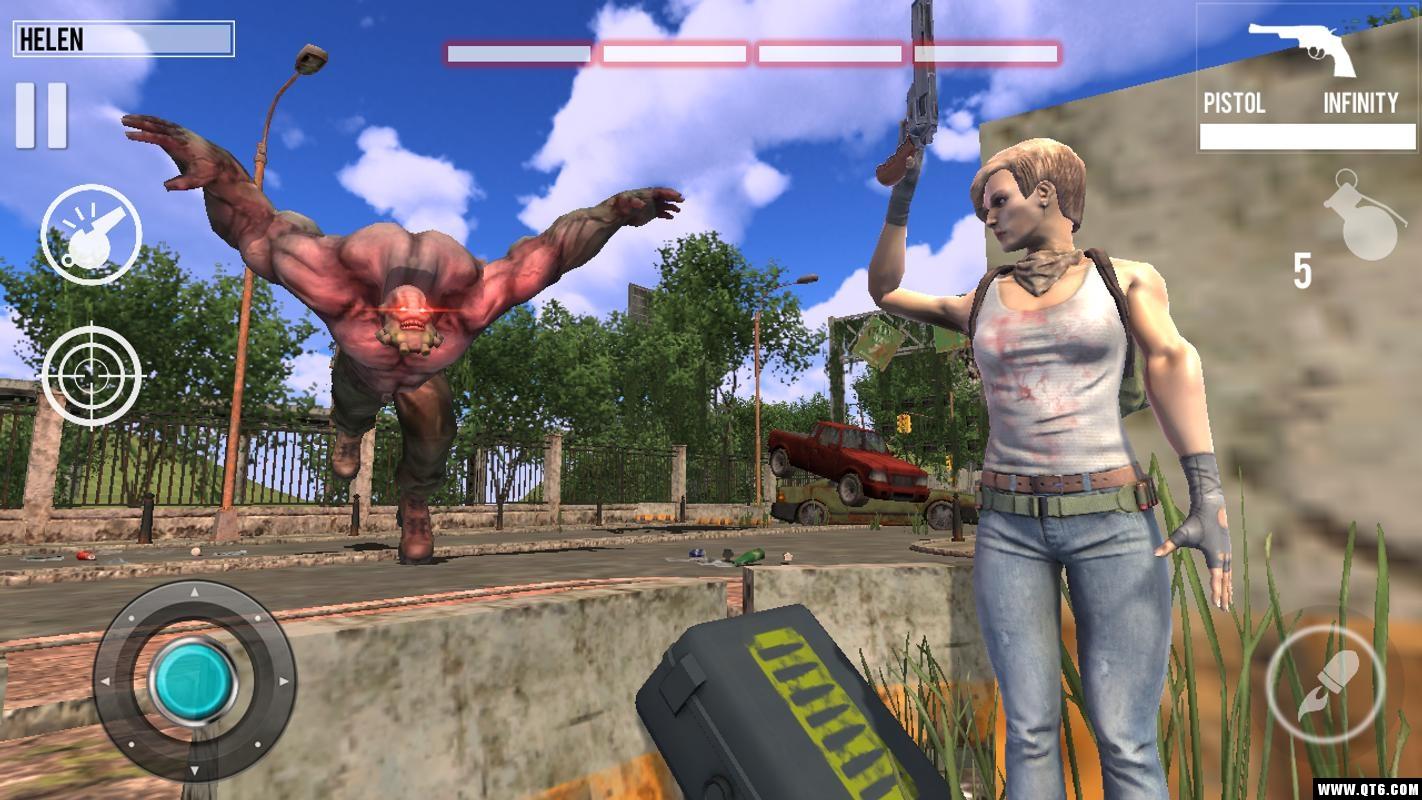Activate the crosshair aim button
The width and height of the screenshot is (1422, 800).
coord(91,375)
